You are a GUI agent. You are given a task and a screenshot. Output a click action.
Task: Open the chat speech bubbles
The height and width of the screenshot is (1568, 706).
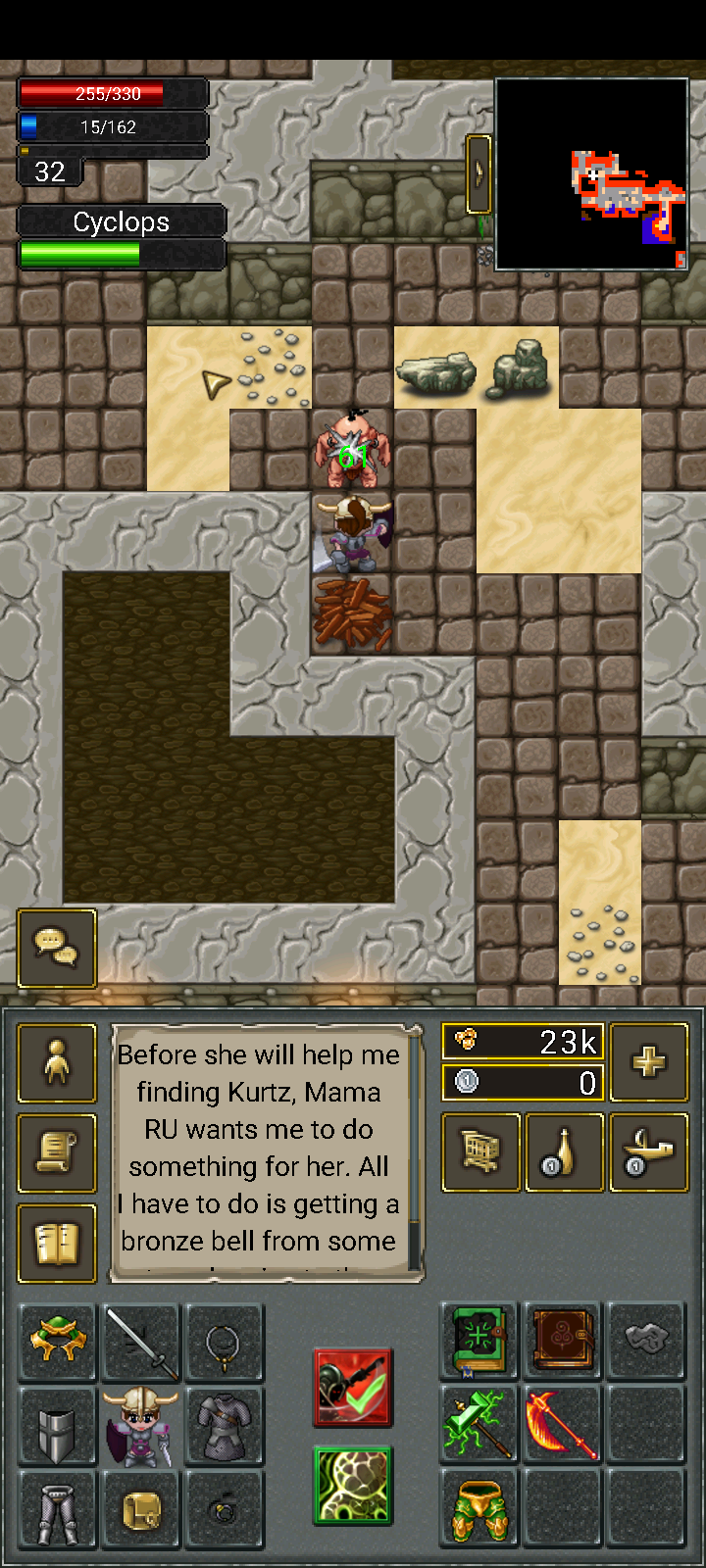57,948
